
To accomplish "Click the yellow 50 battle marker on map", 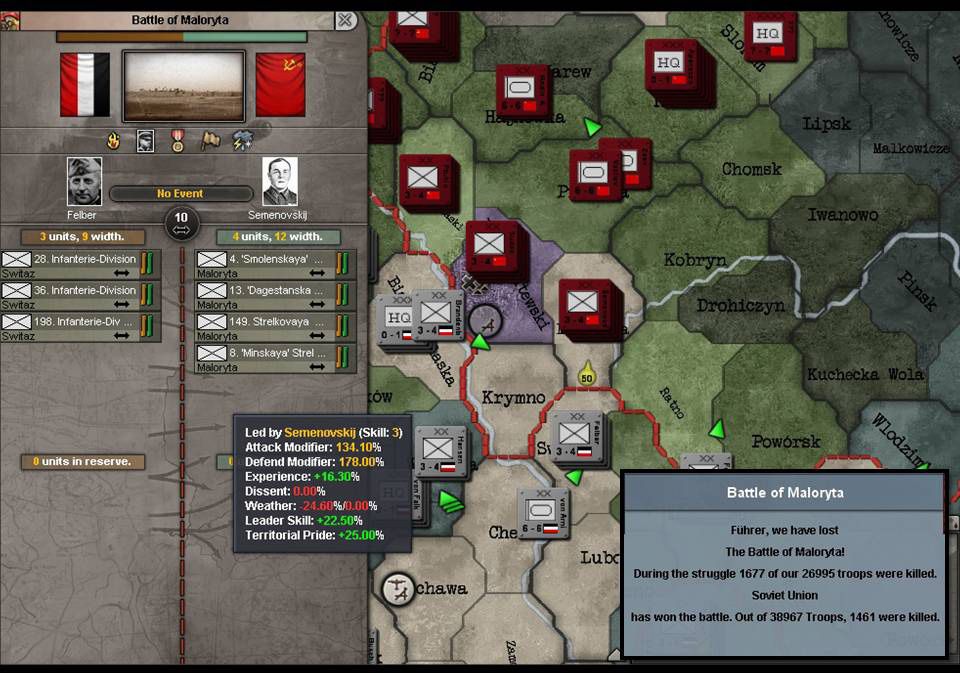I will tap(586, 375).
